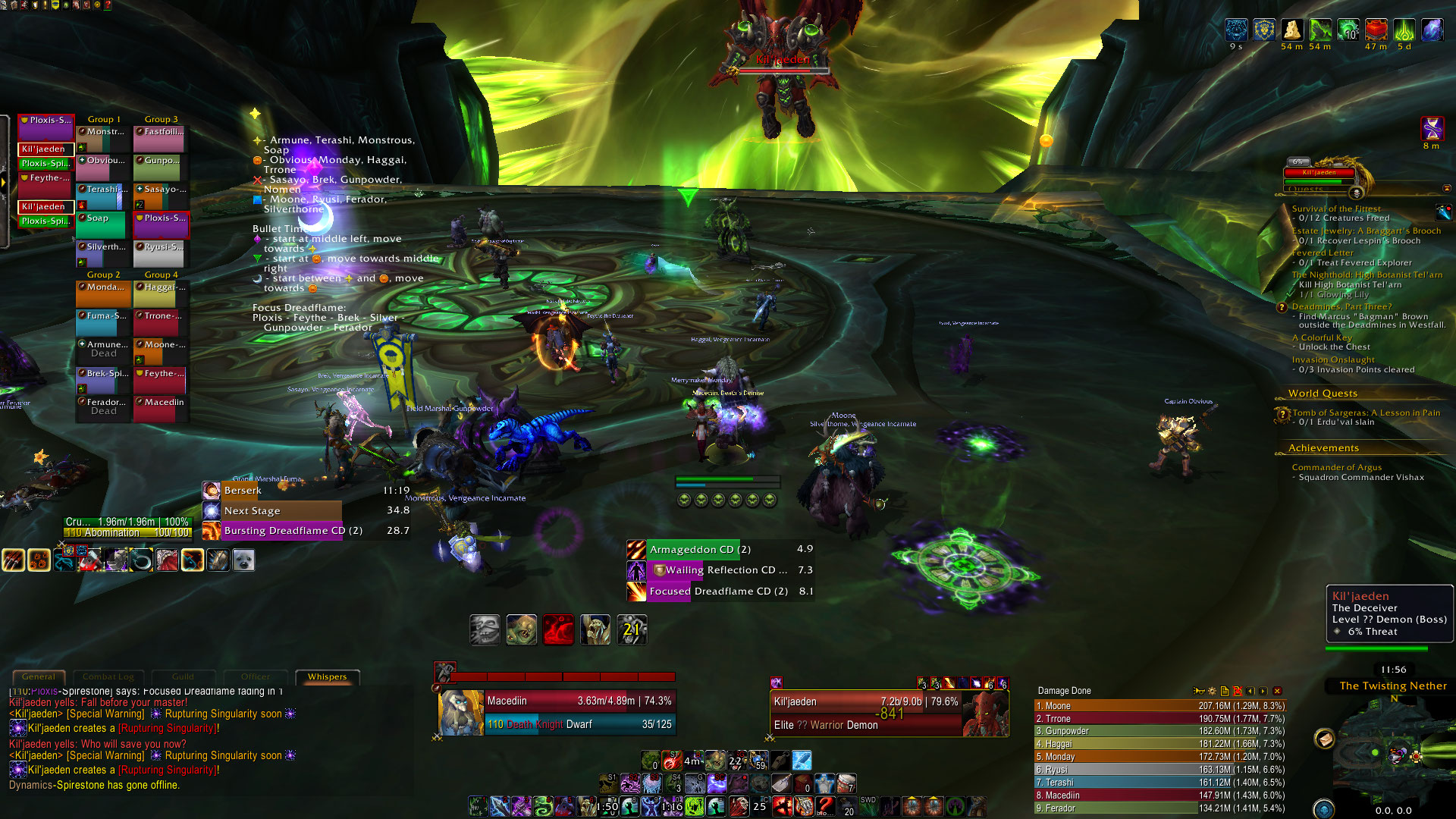This screenshot has height=819, width=1456.
Task: Close the Damage Done meter window
Action: pyautogui.click(x=1277, y=691)
